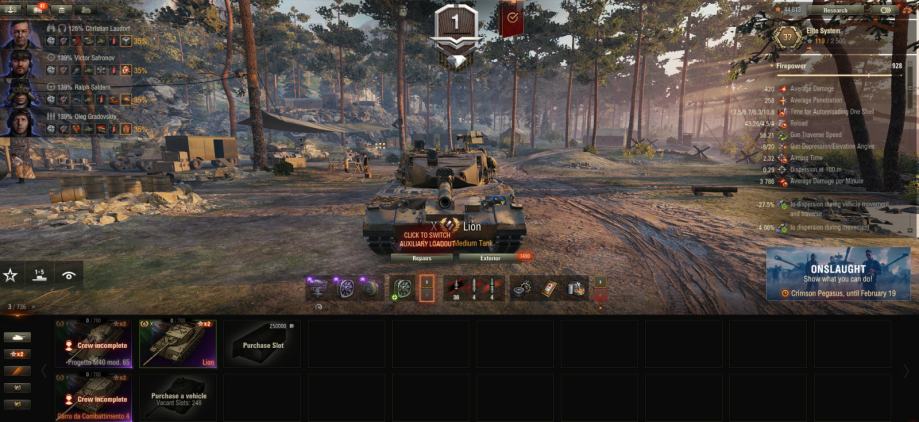Click the eye visibility icon button

coord(68,274)
